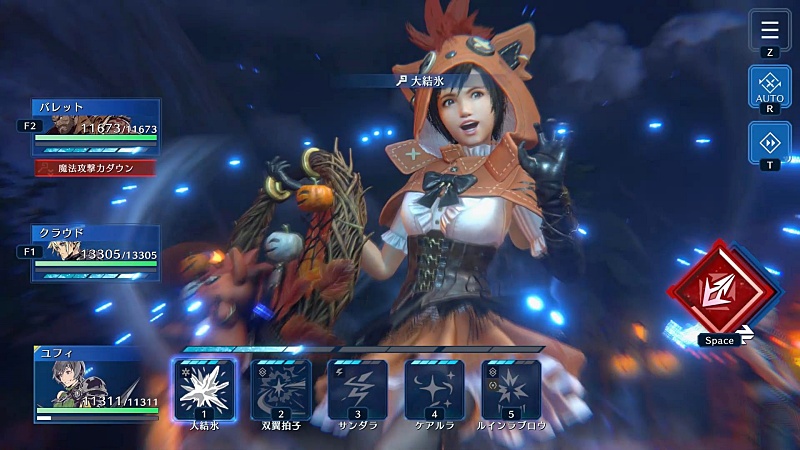Toggle the AUTO battle button

pyautogui.click(x=769, y=87)
